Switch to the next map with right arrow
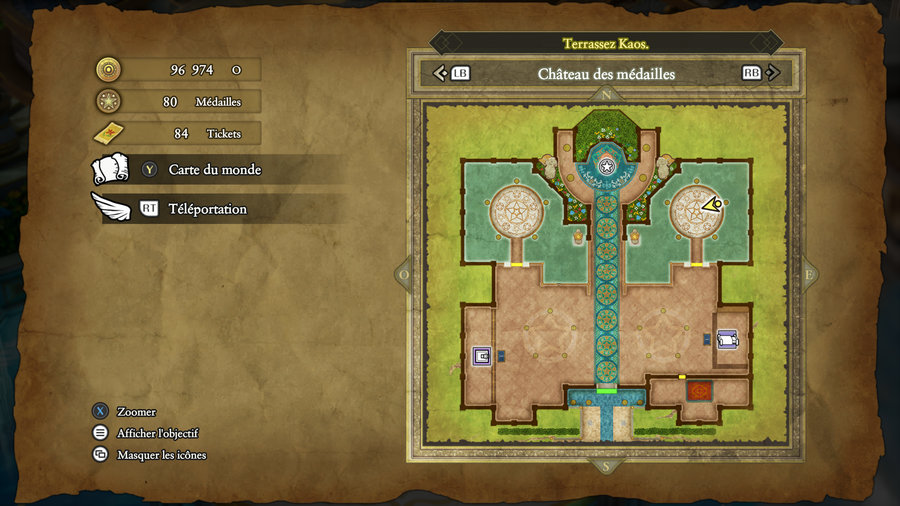The height and width of the screenshot is (506, 900). coord(773,73)
